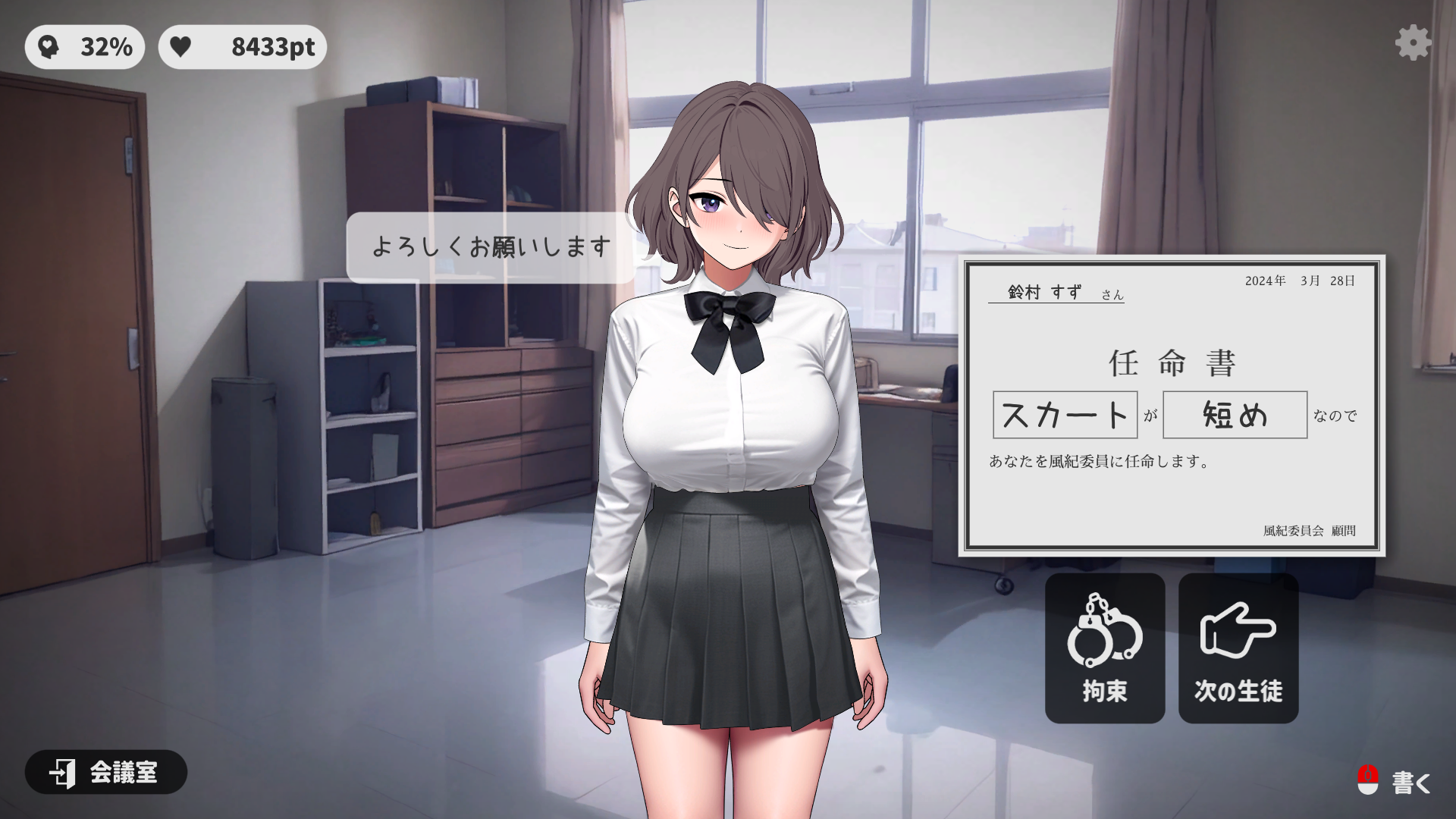The width and height of the screenshot is (1456, 819).
Task: Click the 任命書 title on the appointment paper
Action: point(1171,363)
